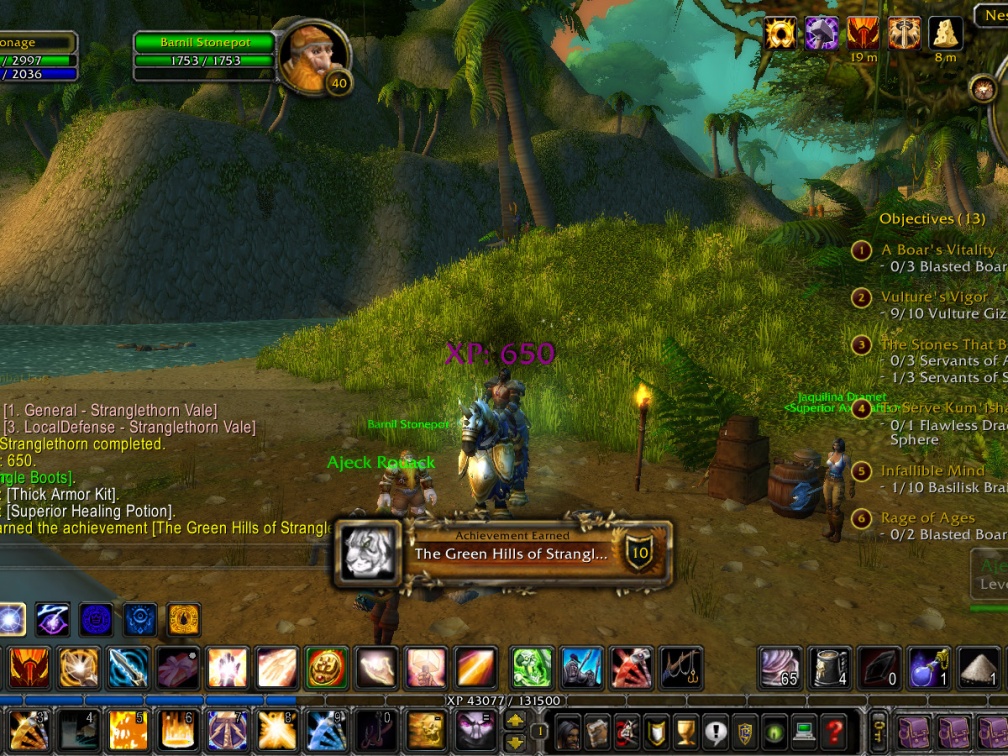1008x756 pixels.
Task: Open the A Boar's Vitality quest objective
Action: click(937, 249)
